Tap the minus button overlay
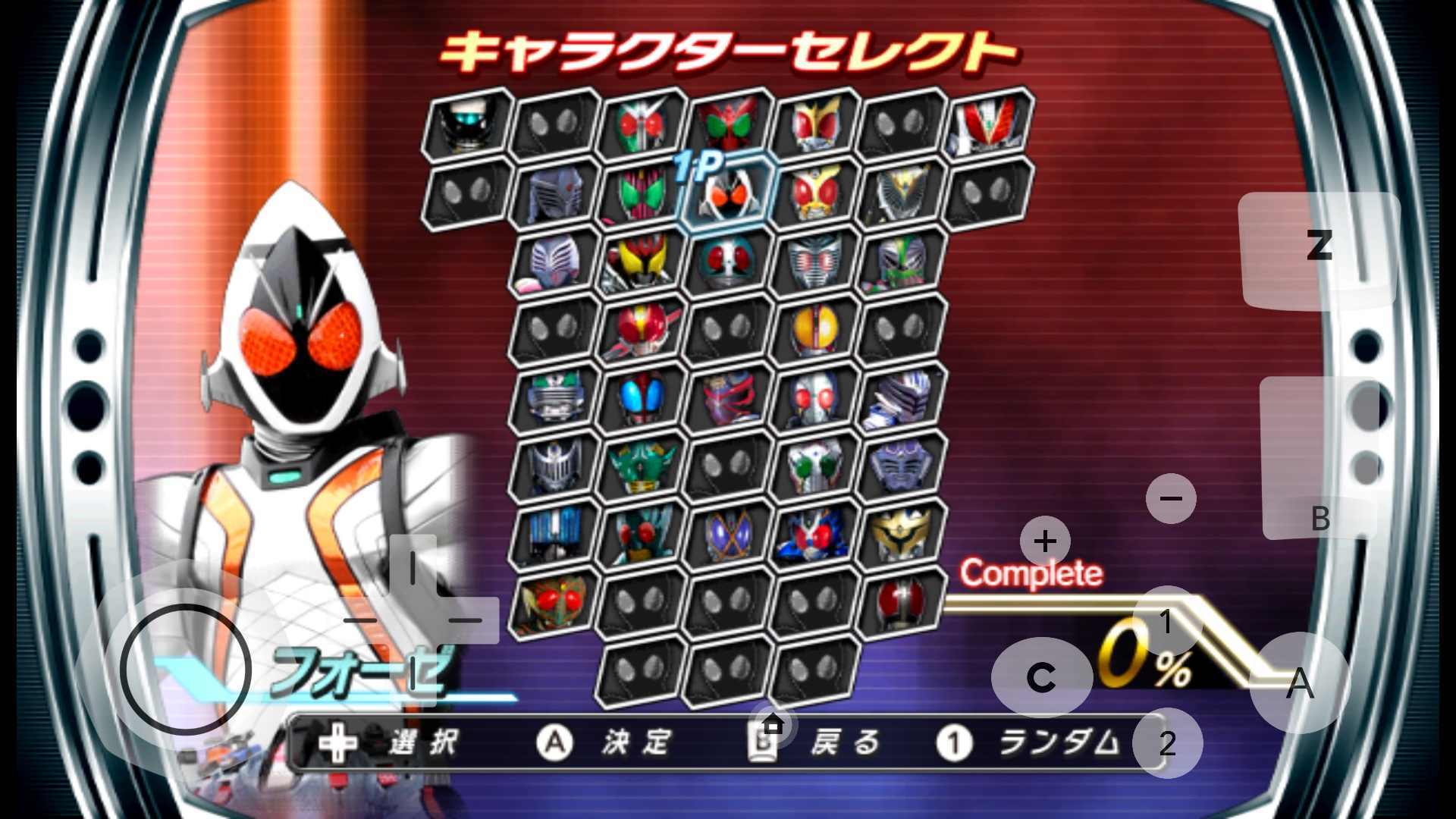Screen dimensions: 1456x819 1170,498
